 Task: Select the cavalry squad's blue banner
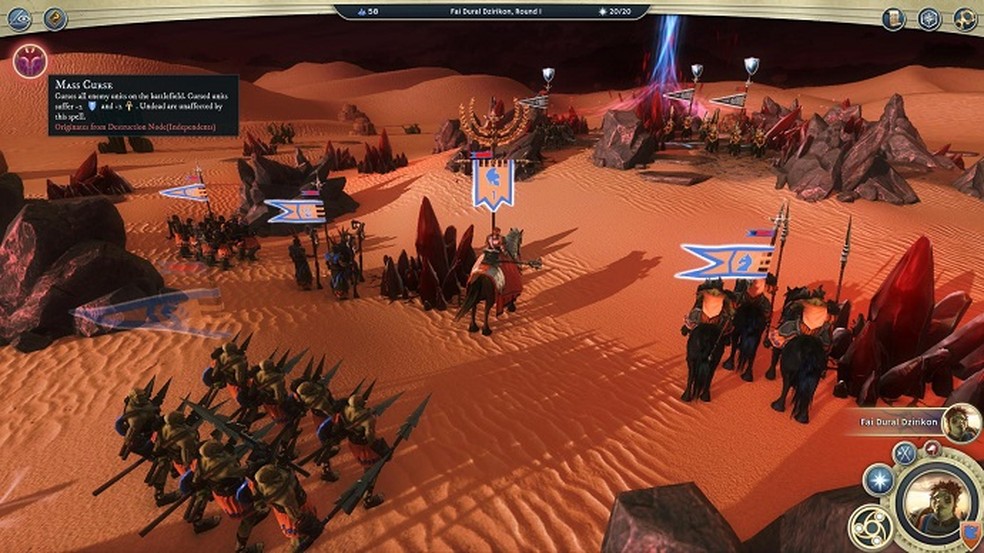(724, 262)
